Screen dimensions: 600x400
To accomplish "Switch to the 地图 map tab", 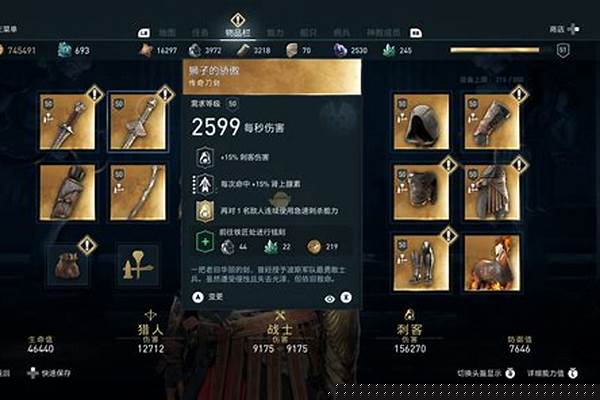I will click(167, 32).
